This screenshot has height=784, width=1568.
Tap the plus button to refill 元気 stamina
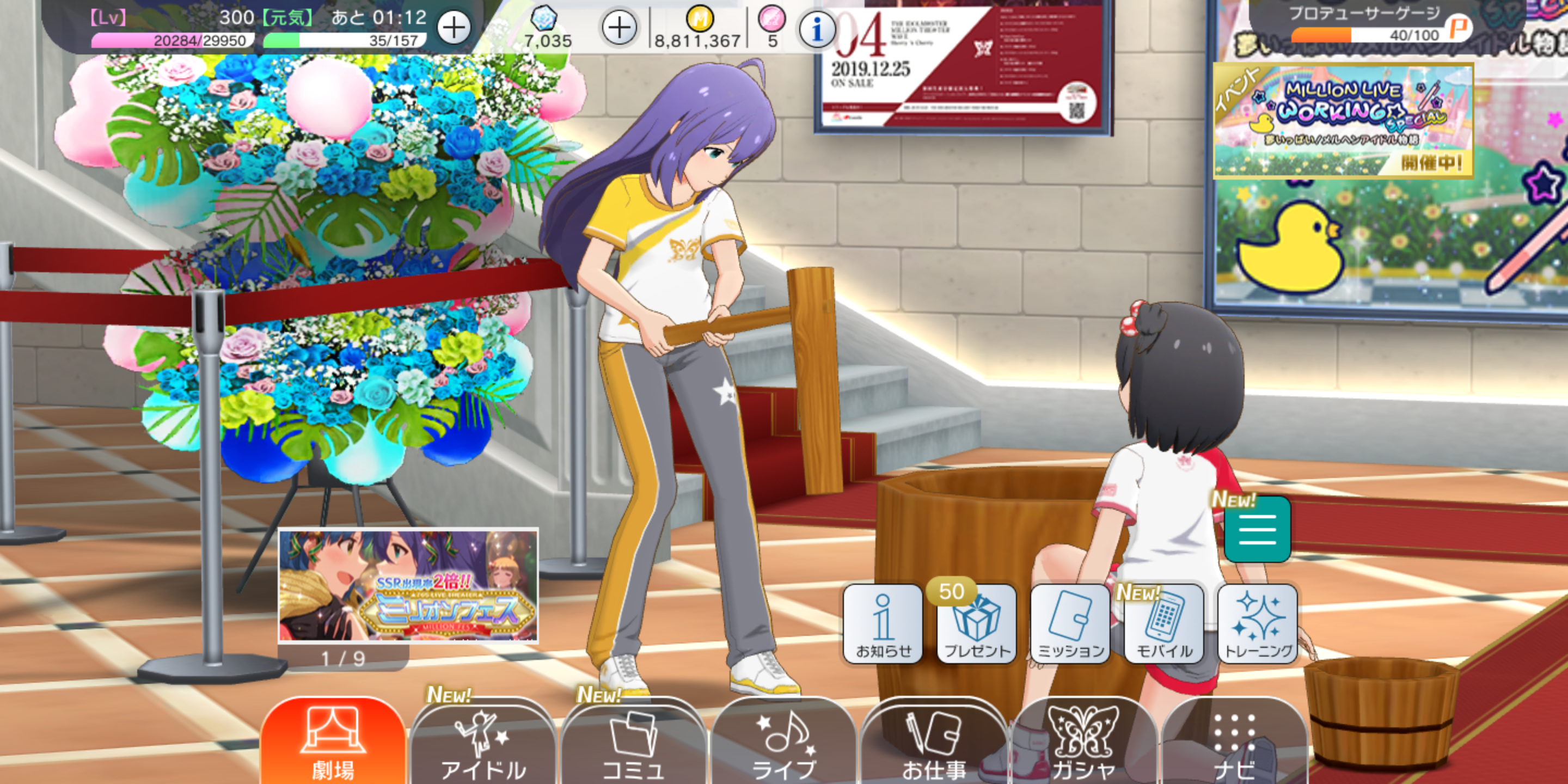[x=454, y=28]
